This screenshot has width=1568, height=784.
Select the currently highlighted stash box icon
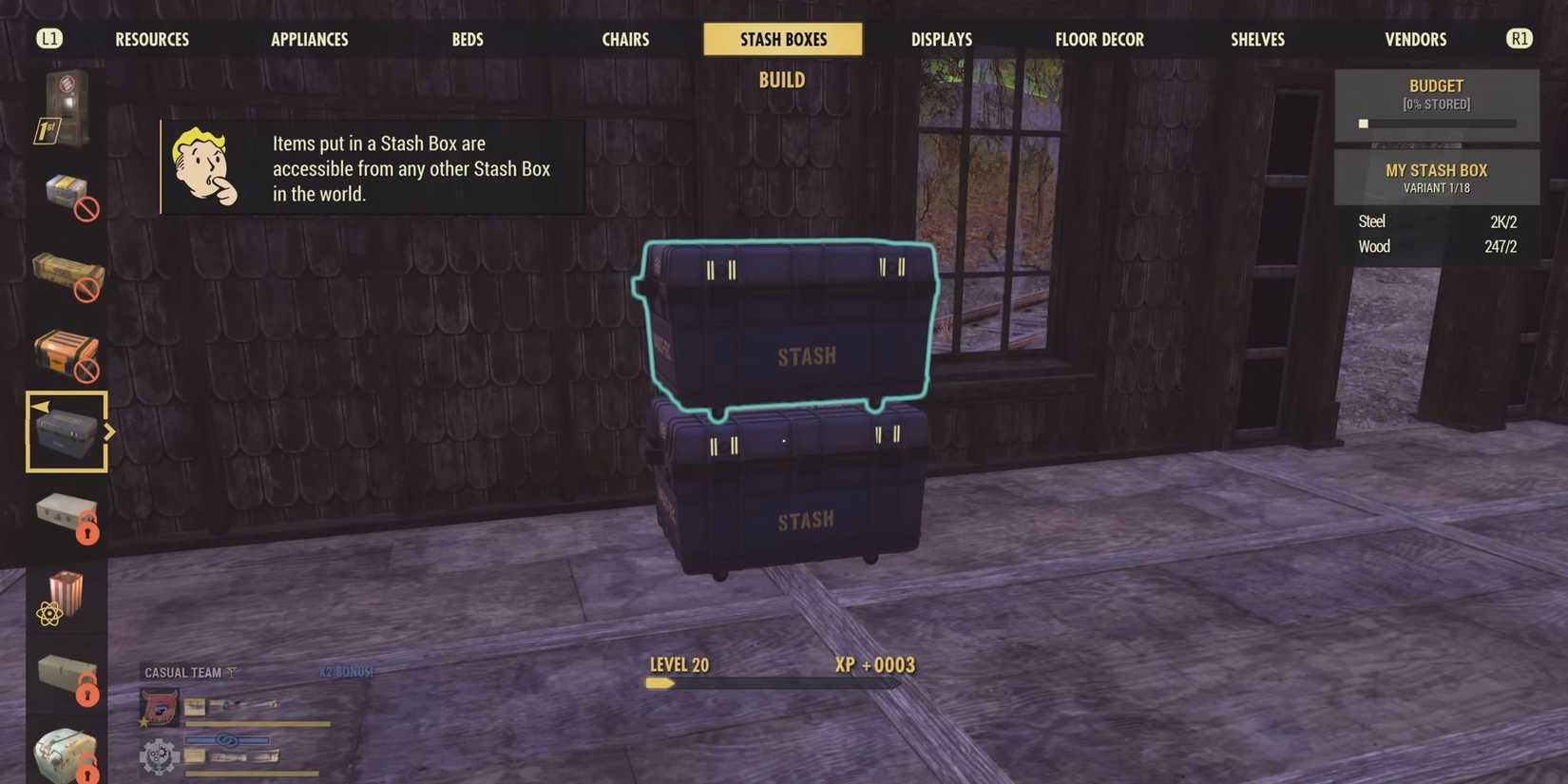click(x=67, y=432)
